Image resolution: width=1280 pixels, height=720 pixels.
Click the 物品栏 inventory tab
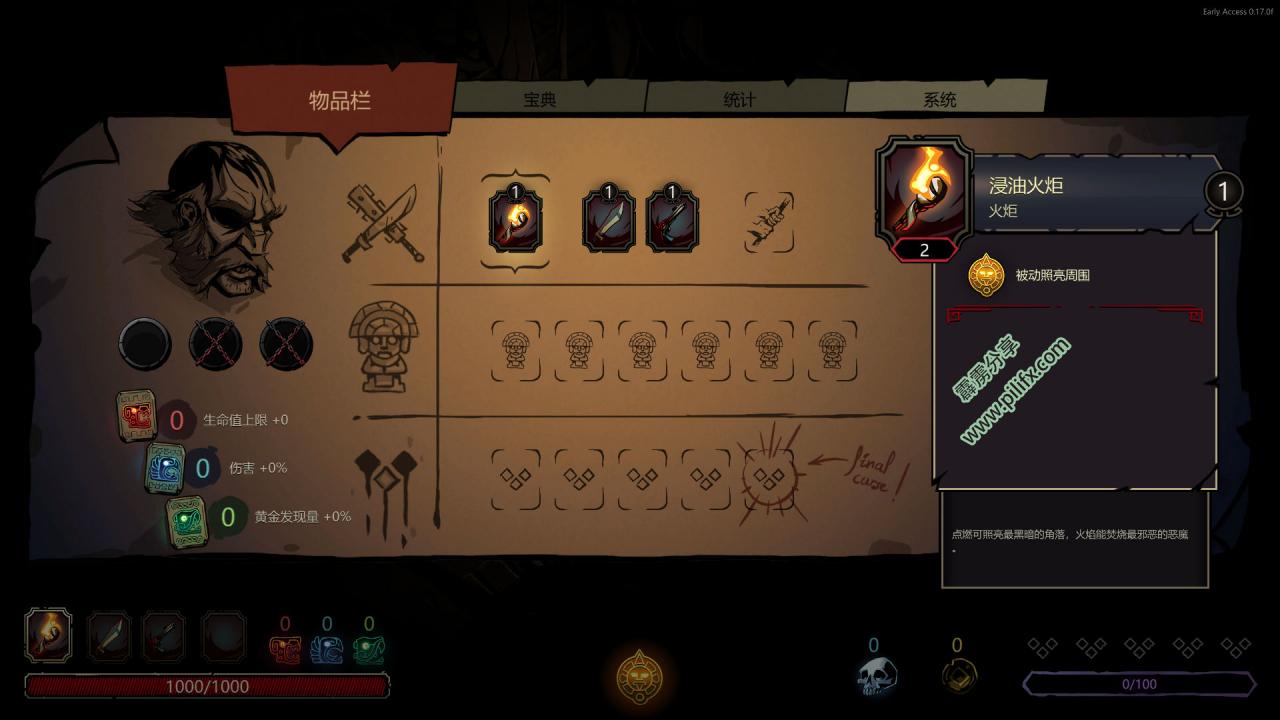(x=340, y=100)
